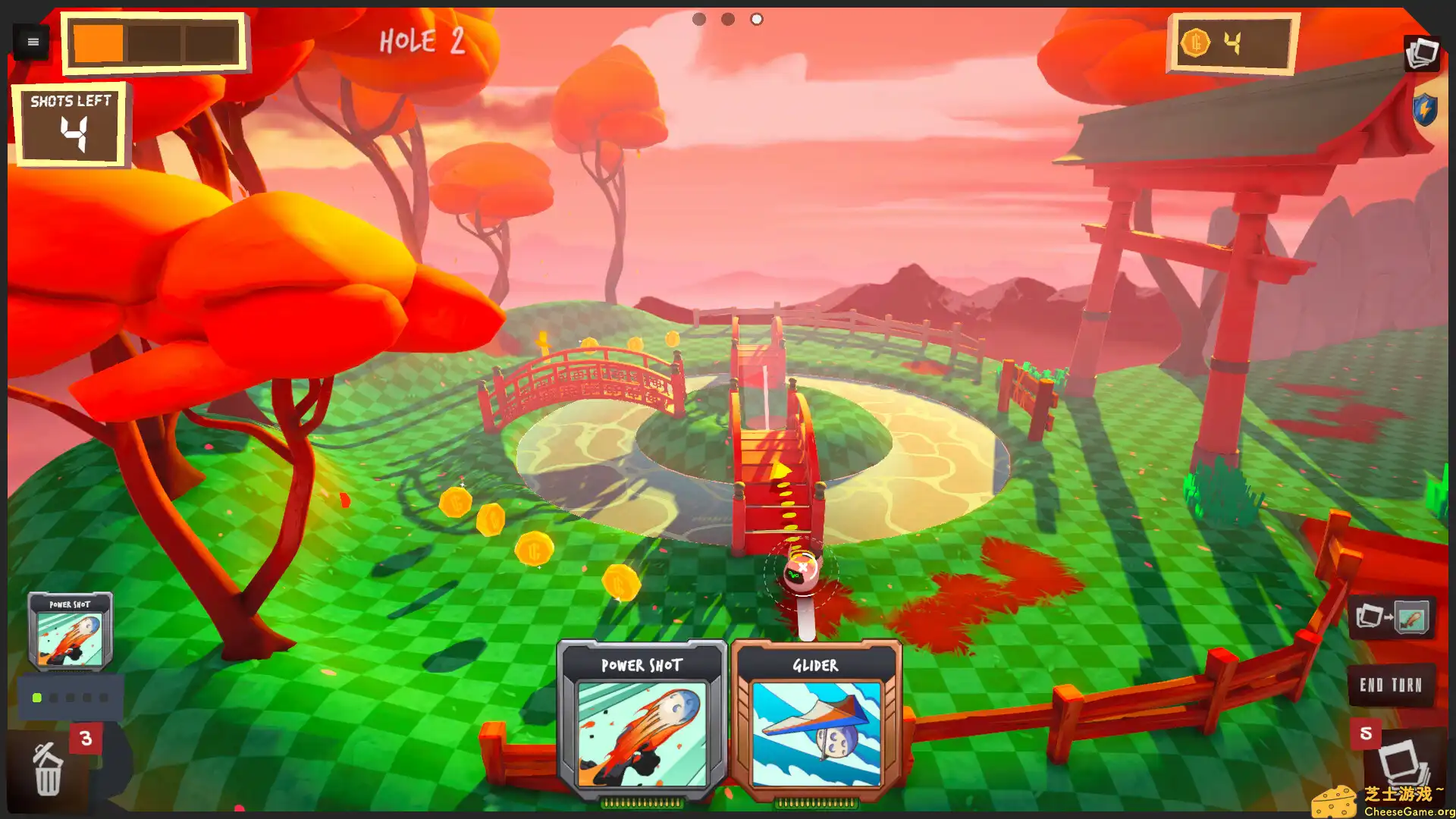Open the card deck icon in top-right corner
Viewport: 1456px width, 819px height.
[1421, 53]
